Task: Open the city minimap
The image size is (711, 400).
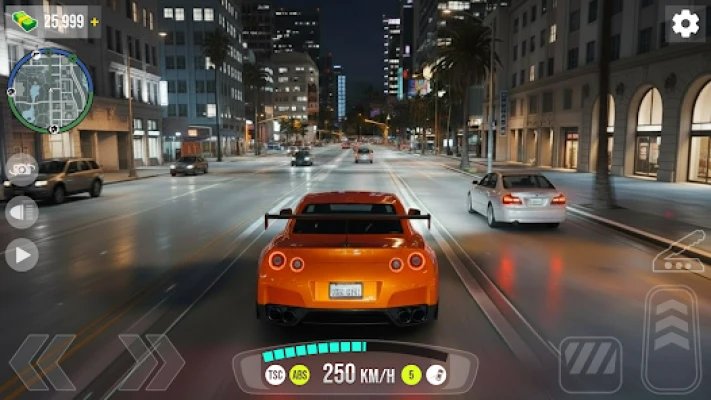Action: pyautogui.click(x=50, y=90)
